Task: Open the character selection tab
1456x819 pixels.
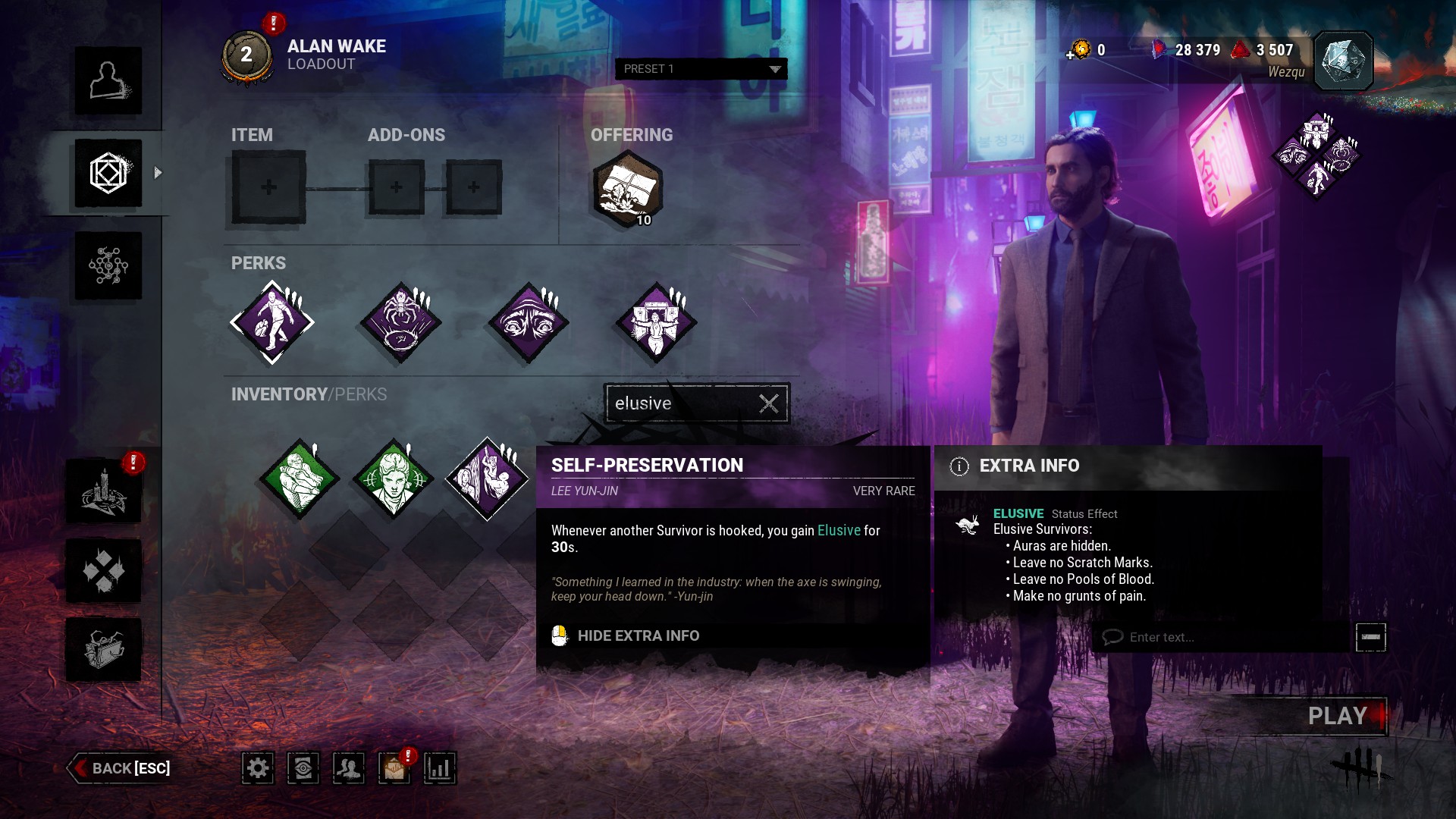Action: tap(108, 81)
